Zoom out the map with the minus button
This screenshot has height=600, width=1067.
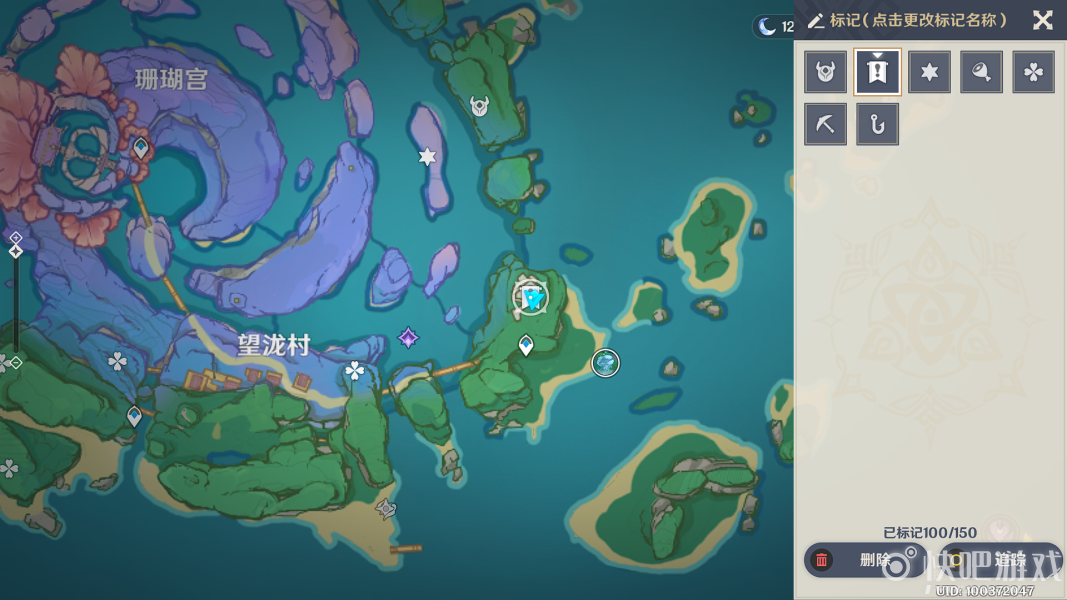[x=15, y=362]
